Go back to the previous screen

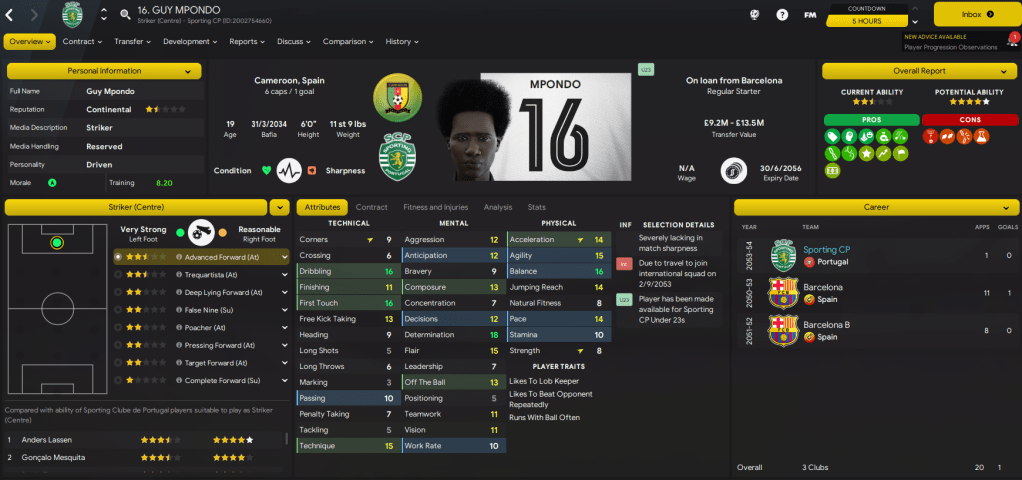coord(10,15)
